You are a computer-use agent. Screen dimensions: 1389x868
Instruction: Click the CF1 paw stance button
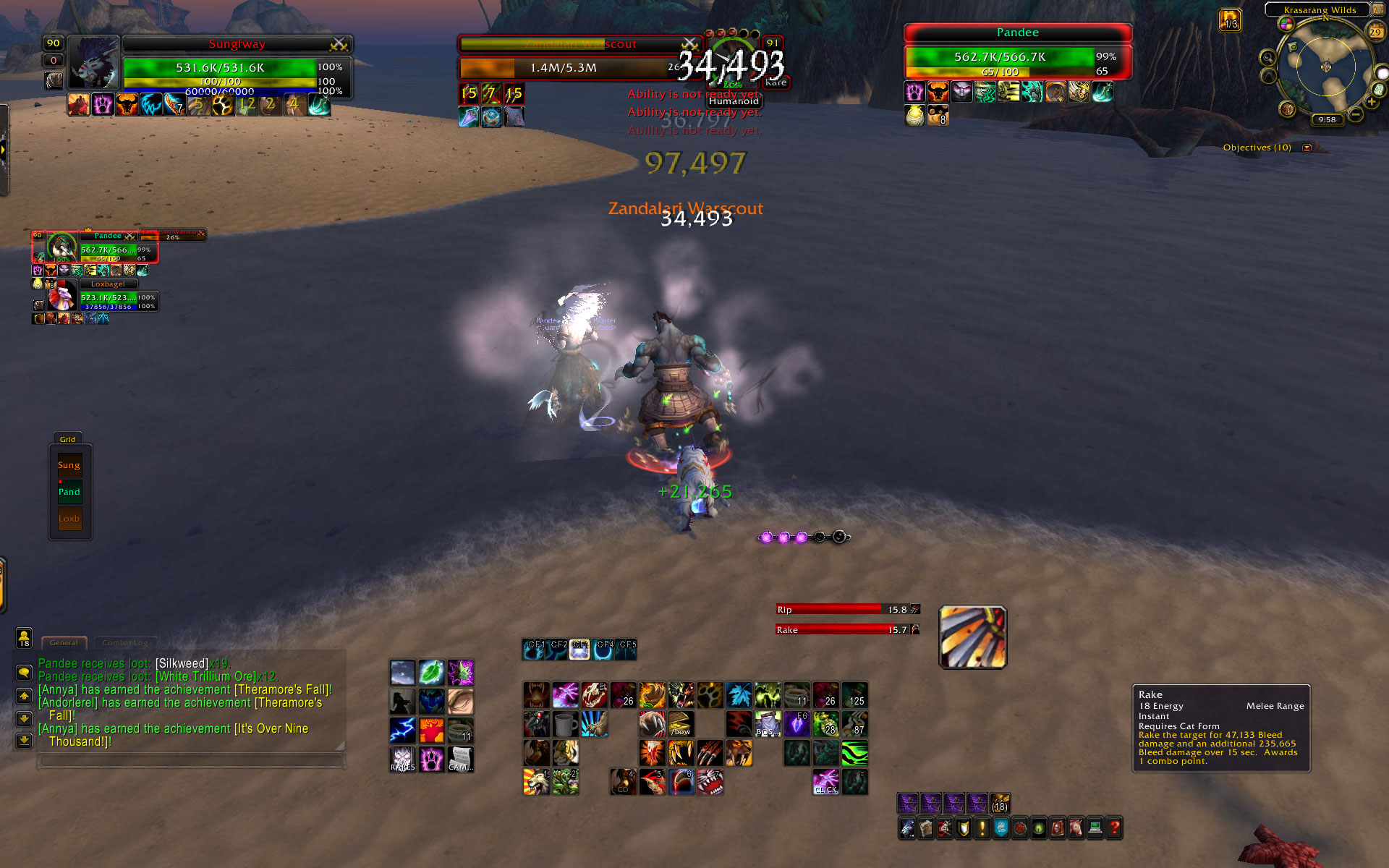(x=535, y=650)
